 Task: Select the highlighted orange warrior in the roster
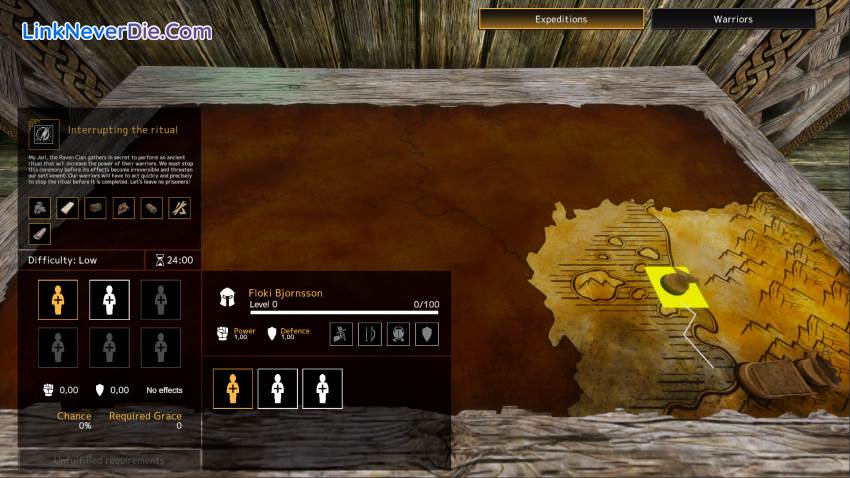[232, 388]
